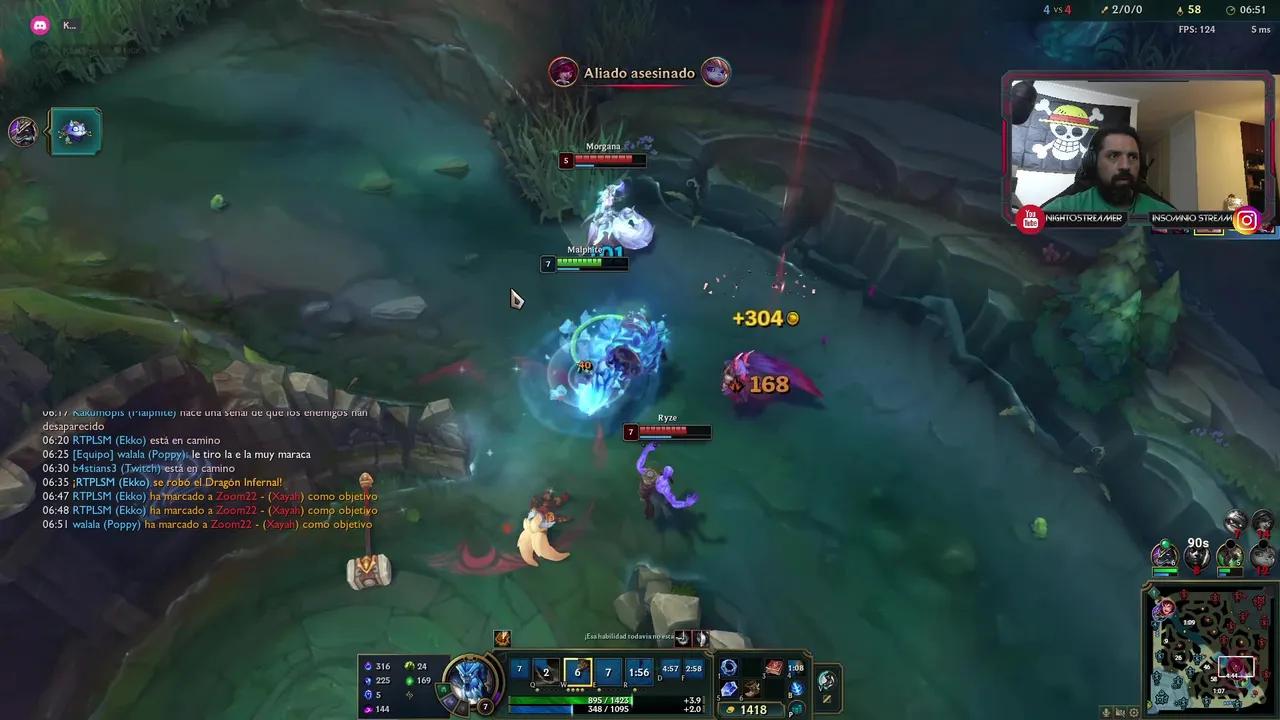Click Zoom22 enemy name in the chat

tap(237, 496)
